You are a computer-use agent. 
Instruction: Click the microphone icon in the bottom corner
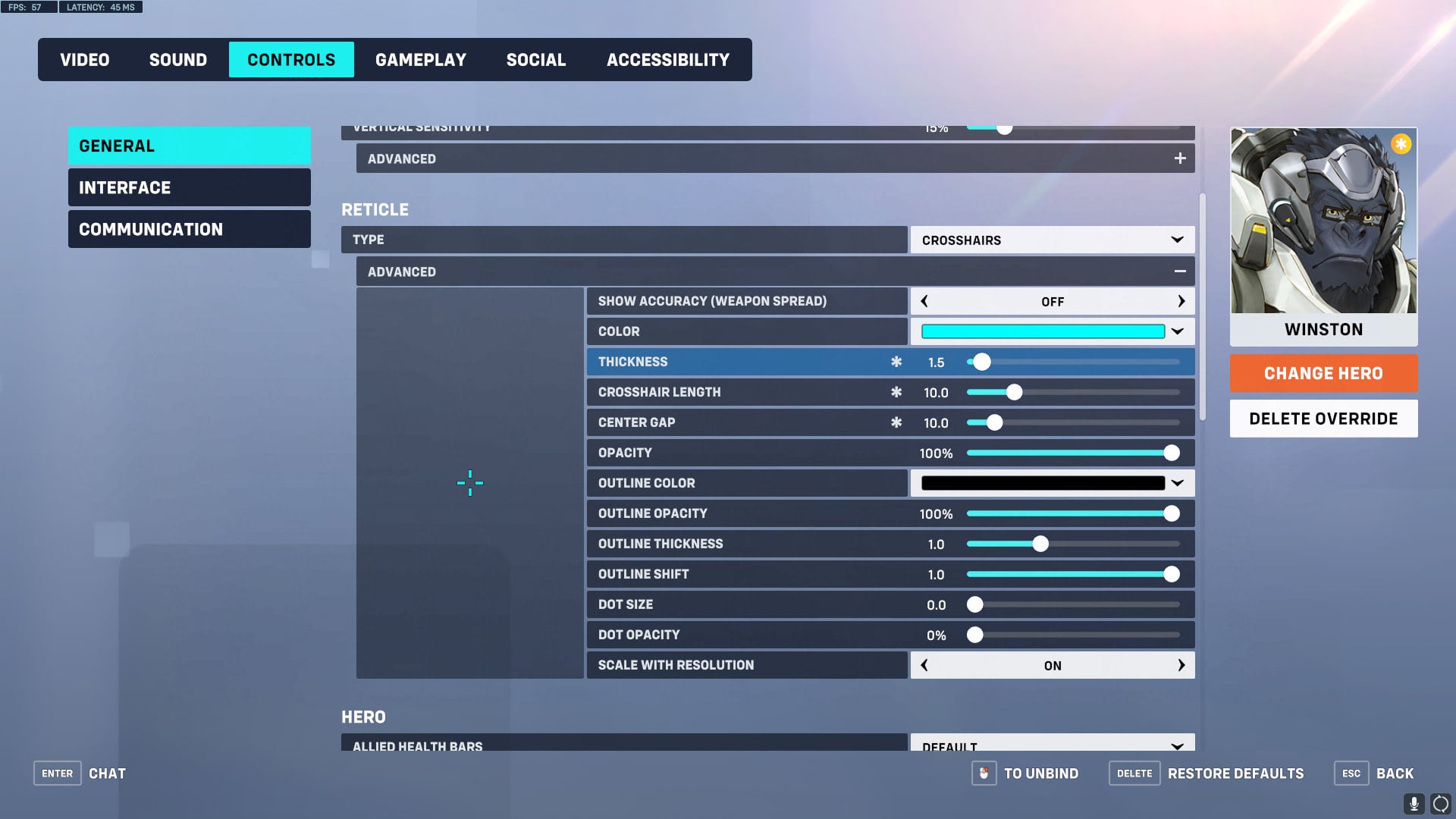tap(1415, 802)
